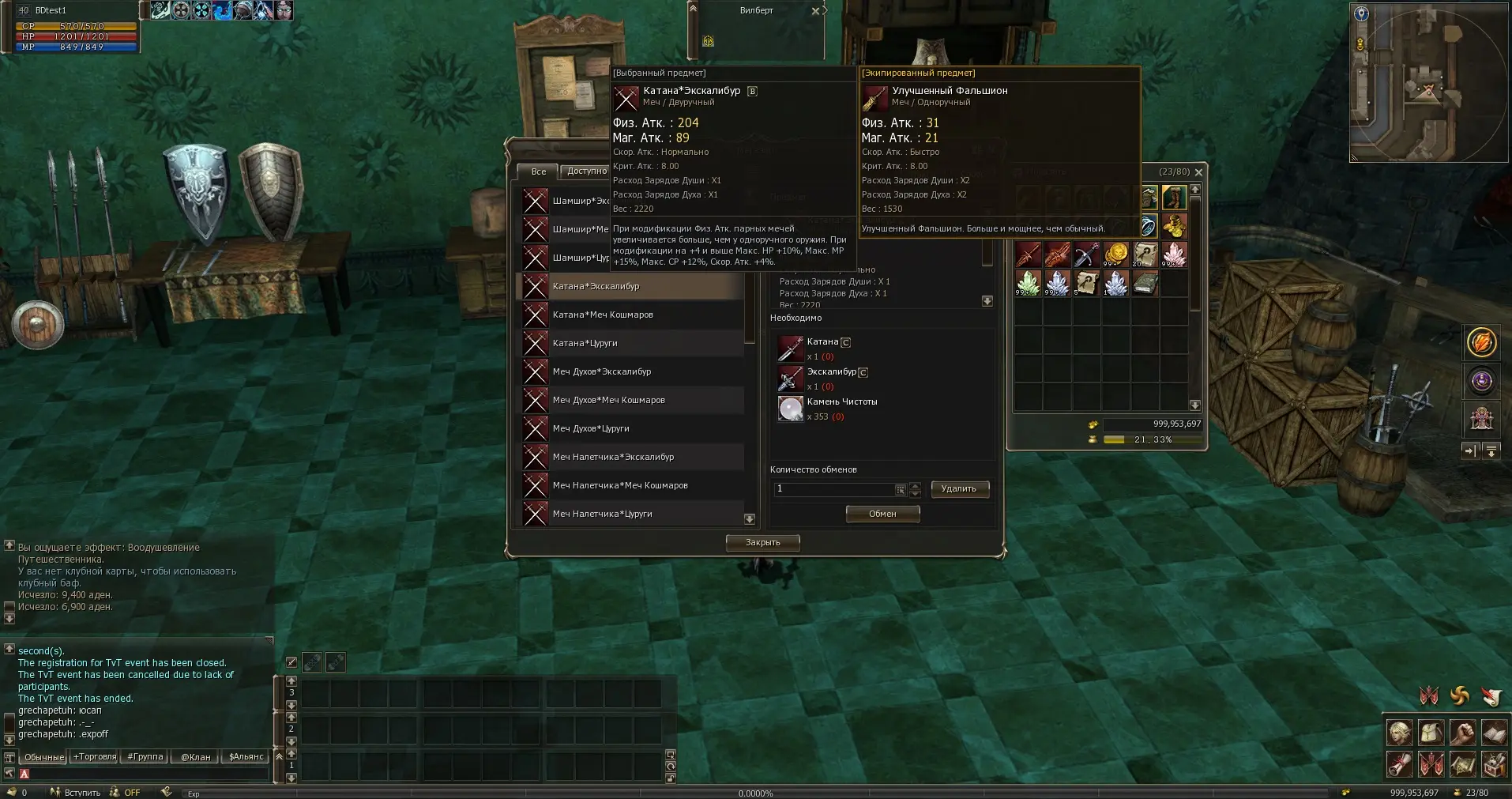The width and height of the screenshot is (1512, 799).
Task: Select the #Группа chat tab
Action: (145, 757)
